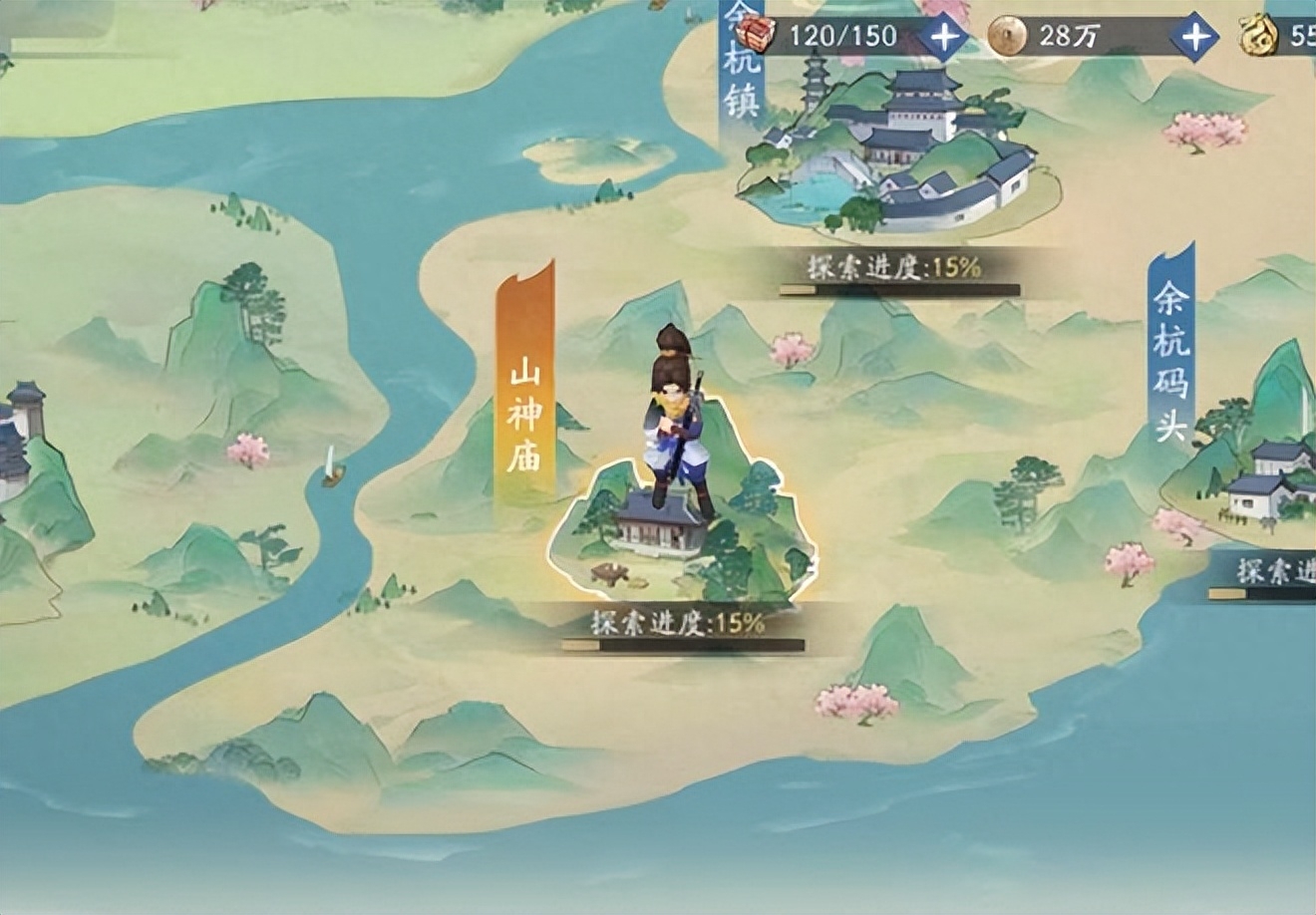Select the 山神庙 temple building on the map
This screenshot has height=915, width=1316.
(x=658, y=533)
